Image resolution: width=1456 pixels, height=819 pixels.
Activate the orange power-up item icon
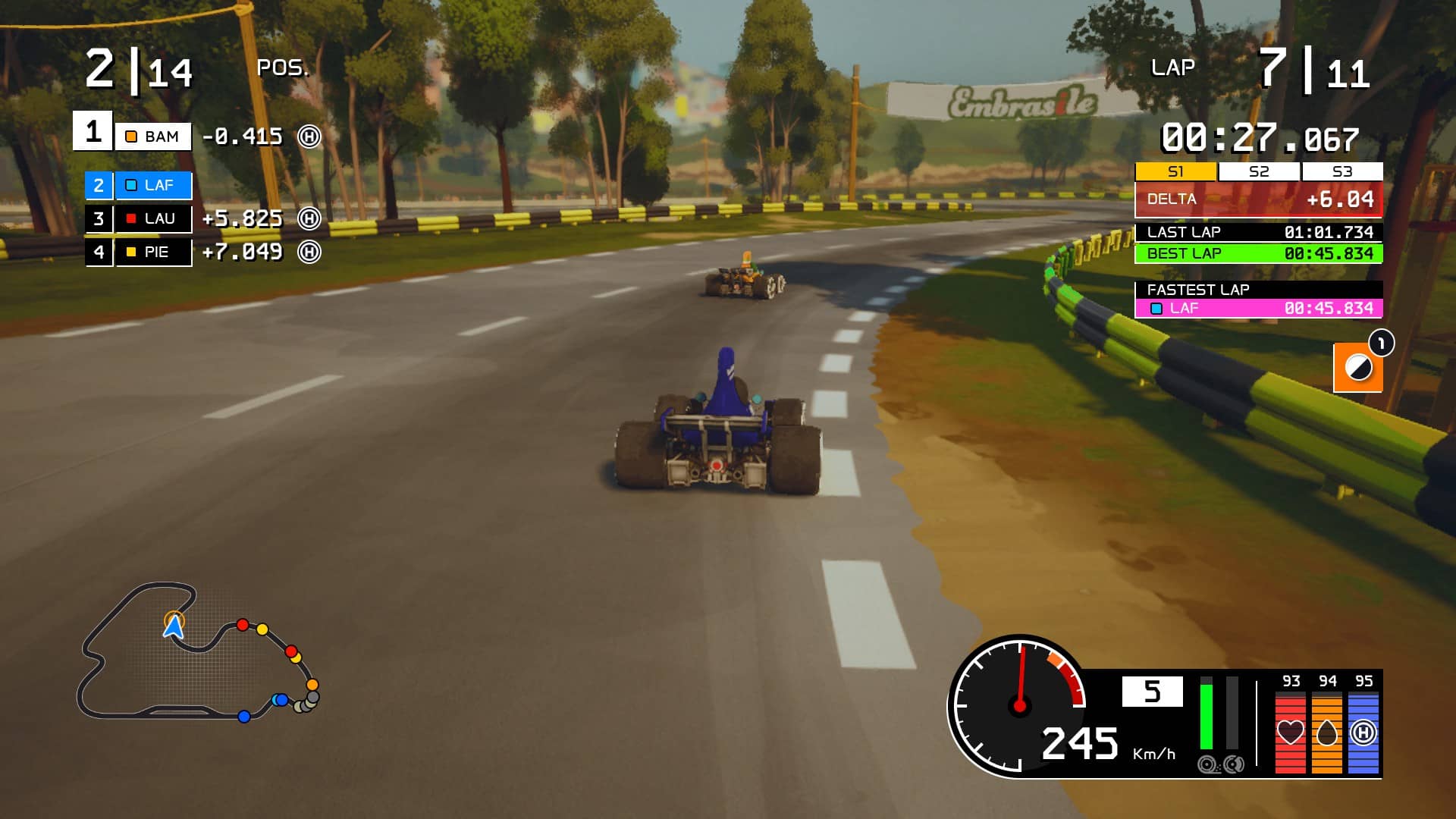coord(1357,369)
